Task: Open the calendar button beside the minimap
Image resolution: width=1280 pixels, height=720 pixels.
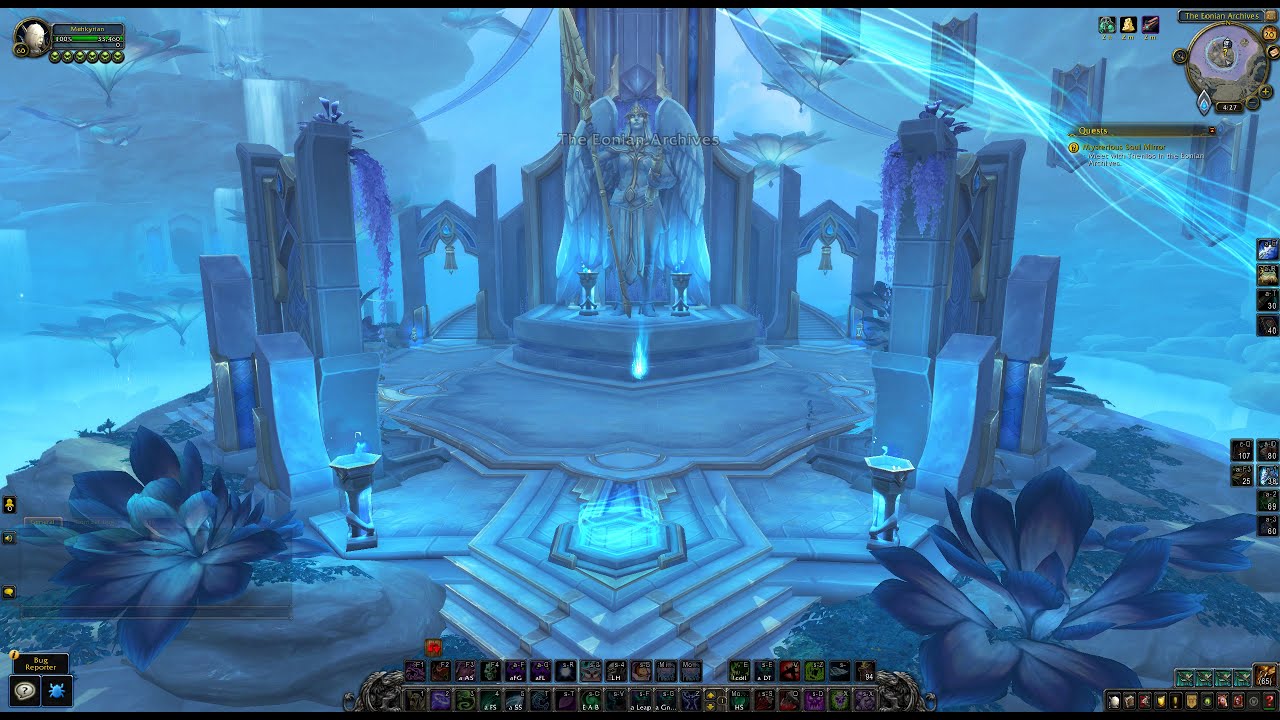Action: click(x=1270, y=34)
